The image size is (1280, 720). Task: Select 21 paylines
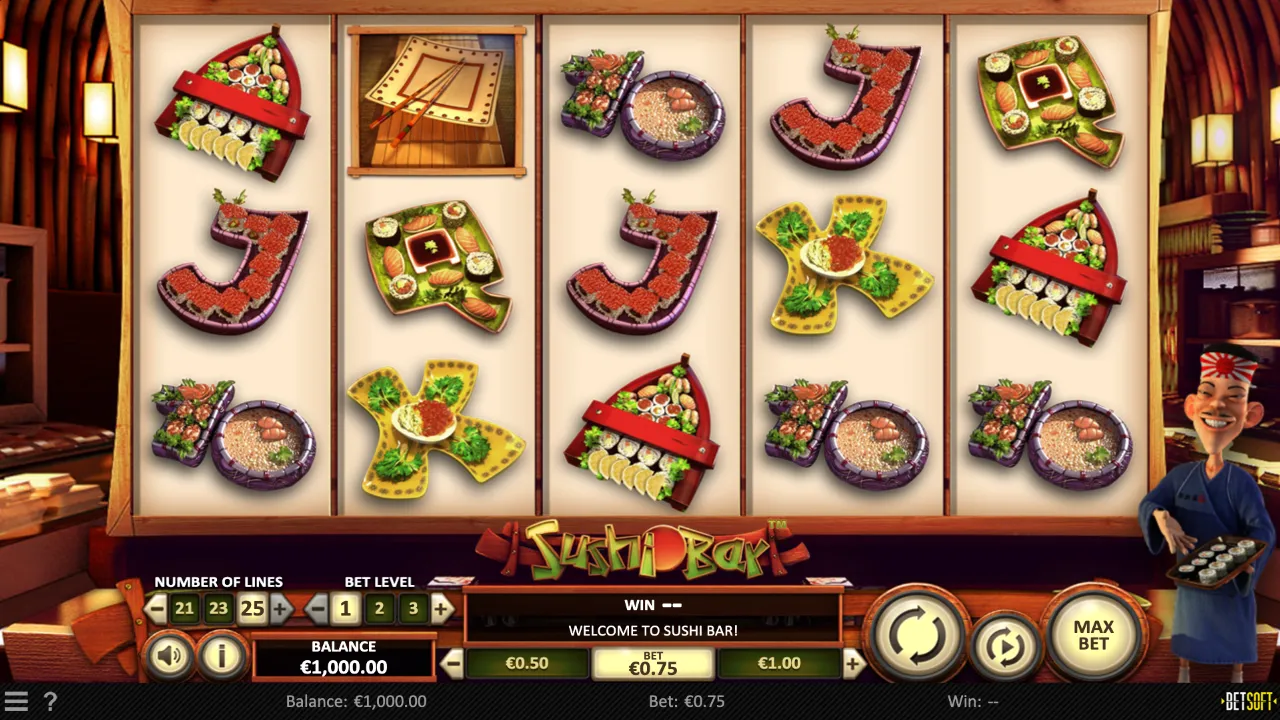click(183, 608)
